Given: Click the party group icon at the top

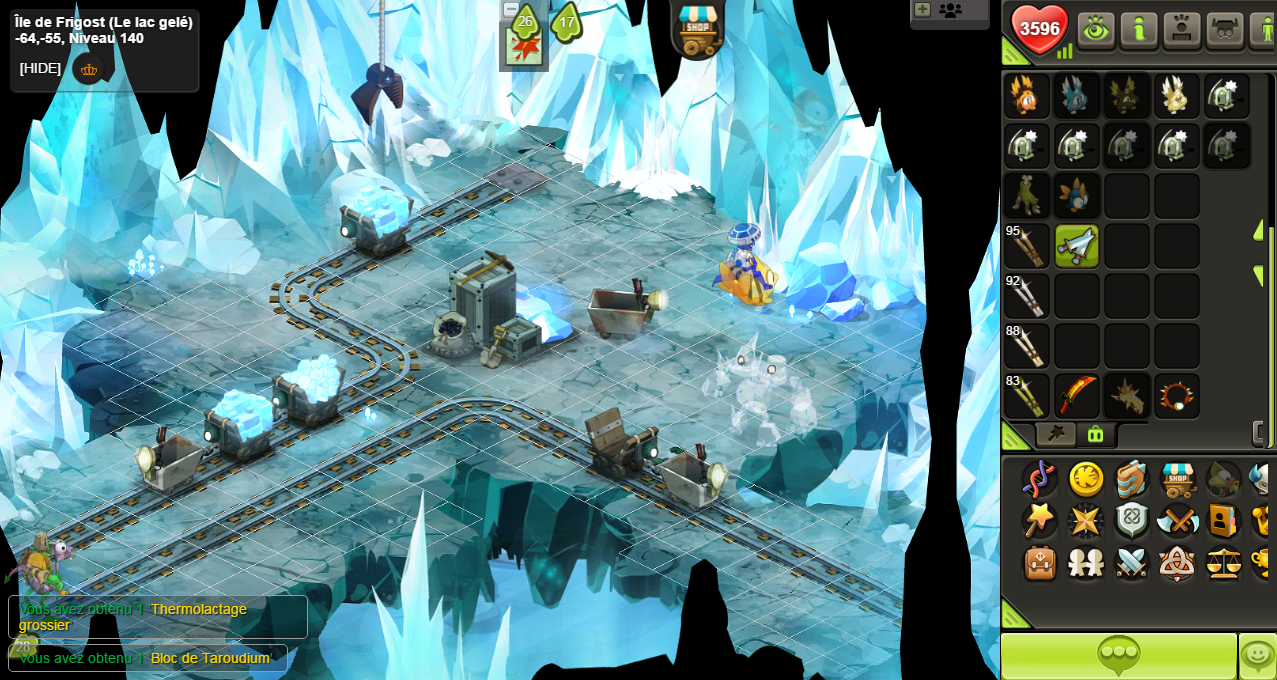Looking at the screenshot, I should 950,10.
